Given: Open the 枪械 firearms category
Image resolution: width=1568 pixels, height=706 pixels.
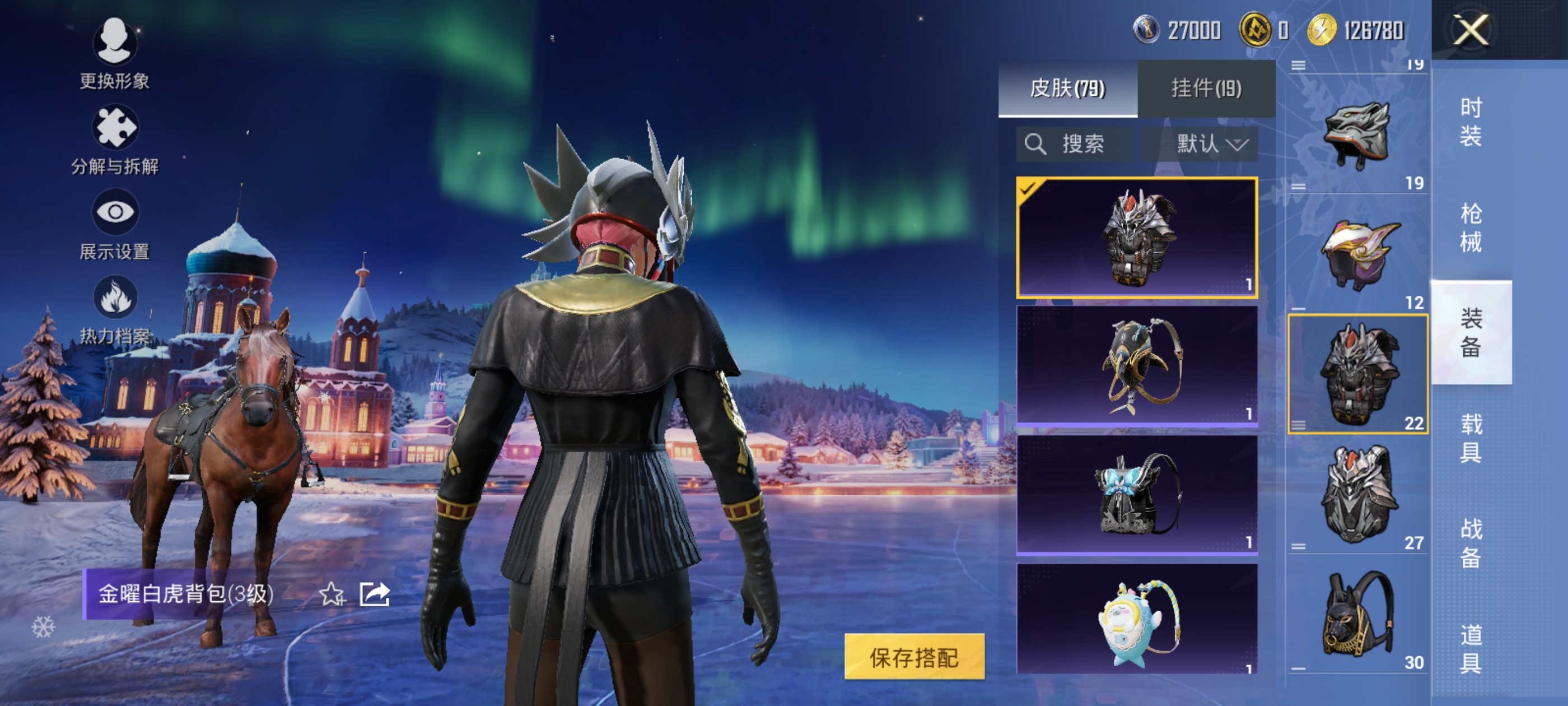Looking at the screenshot, I should (1470, 227).
